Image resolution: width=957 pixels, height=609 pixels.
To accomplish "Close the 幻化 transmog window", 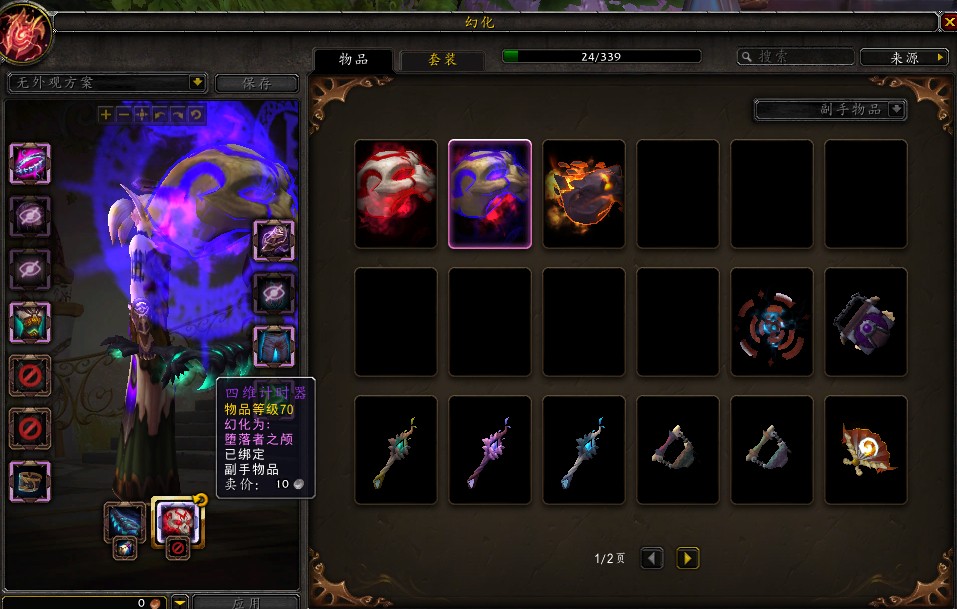I will click(948, 21).
